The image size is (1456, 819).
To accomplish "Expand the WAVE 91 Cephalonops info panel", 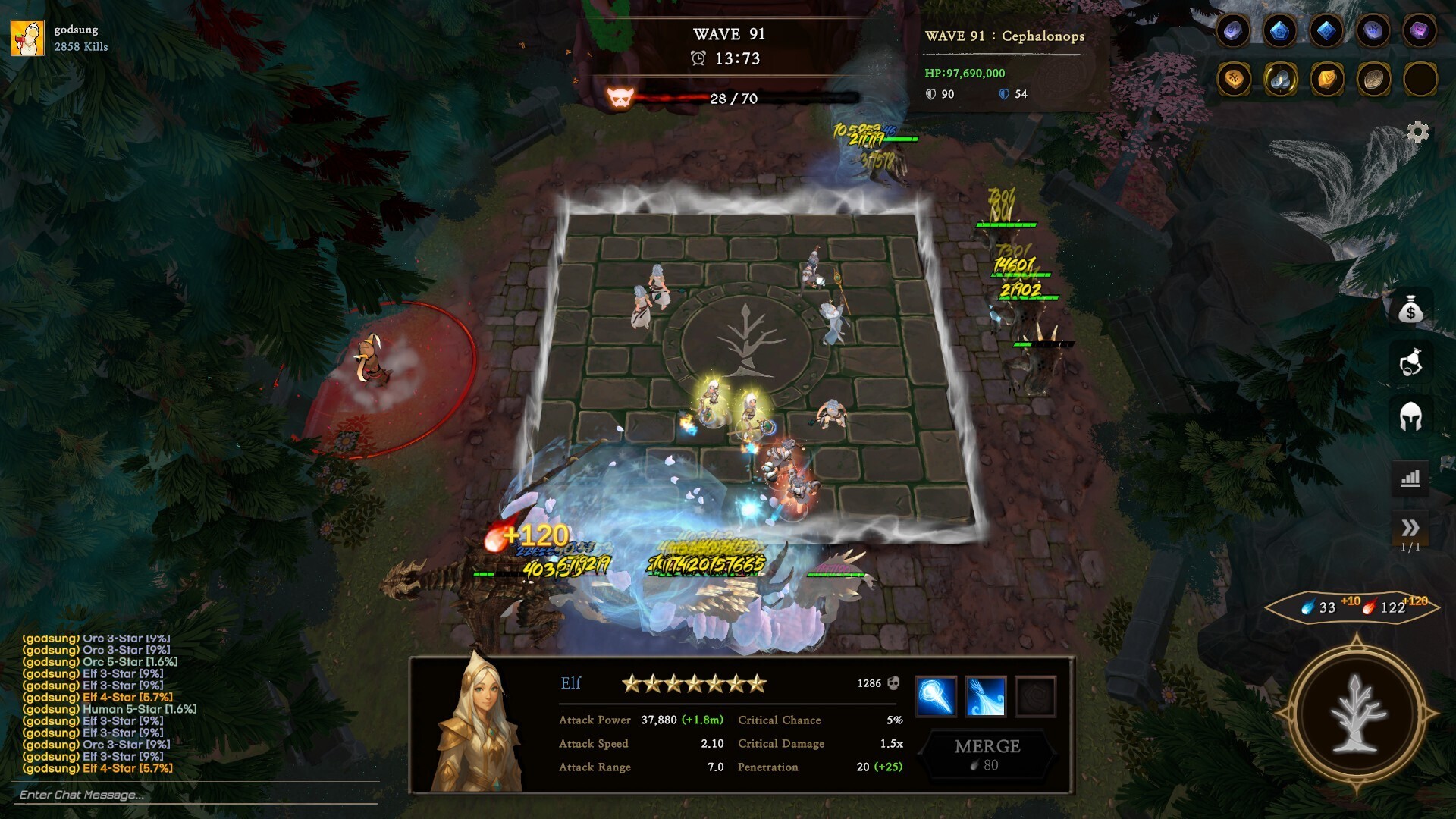I will point(1005,36).
